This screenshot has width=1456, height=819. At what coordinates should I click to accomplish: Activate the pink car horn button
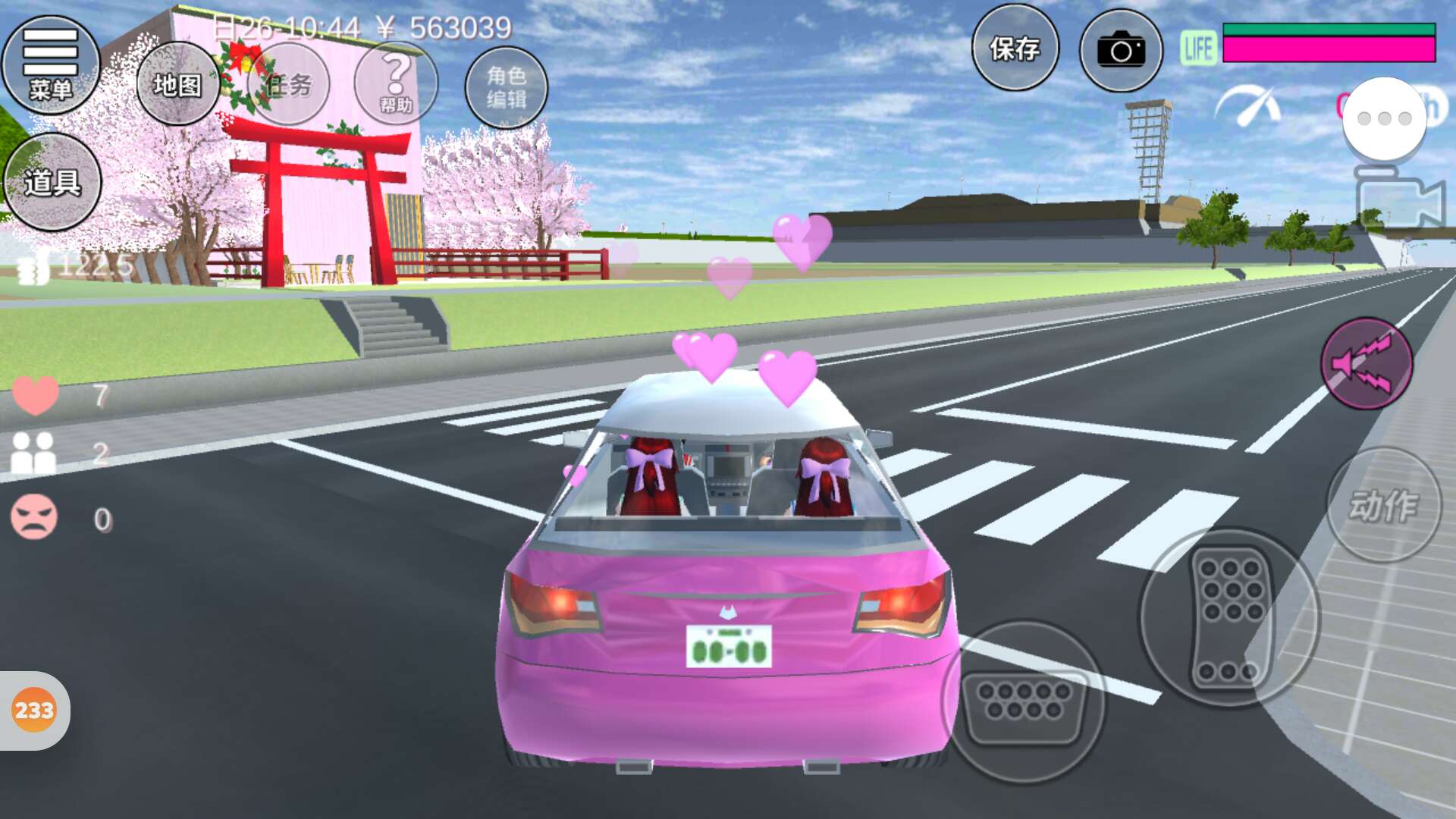[1366, 364]
